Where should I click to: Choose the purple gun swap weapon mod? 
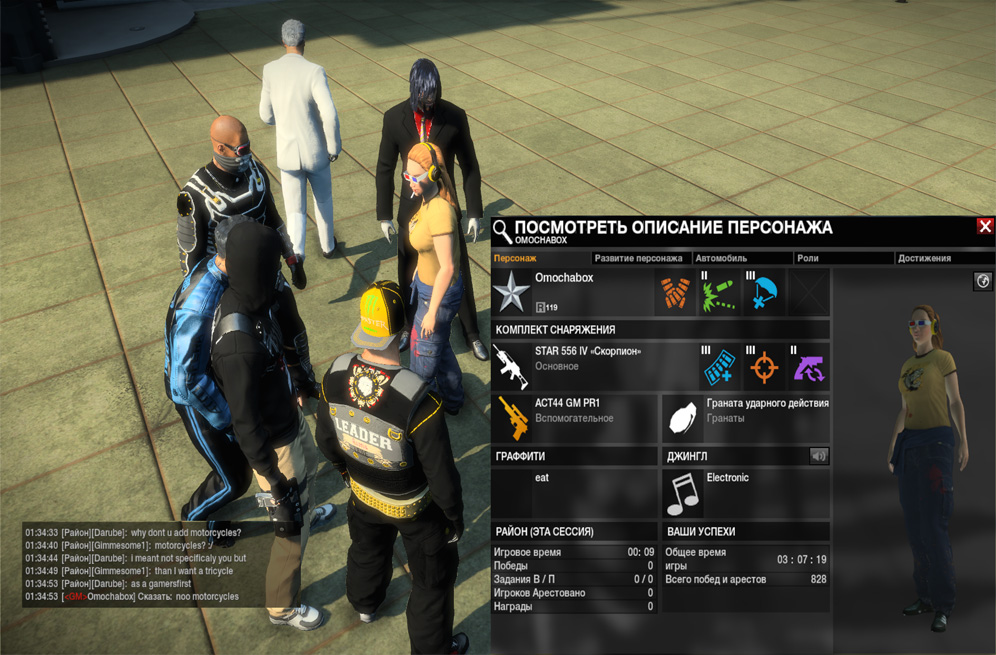pos(809,367)
